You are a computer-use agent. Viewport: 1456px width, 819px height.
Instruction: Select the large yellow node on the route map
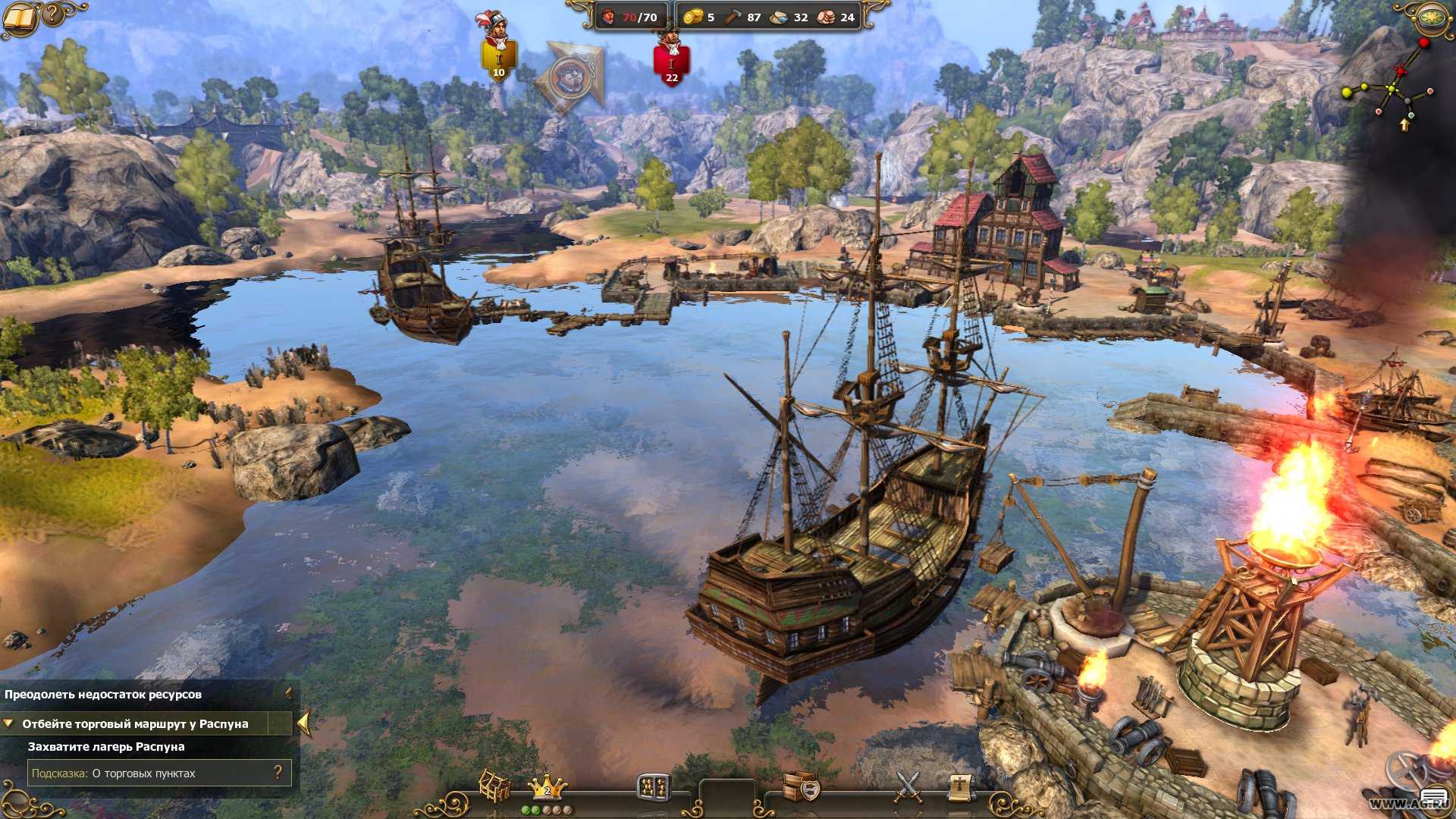point(1347,93)
